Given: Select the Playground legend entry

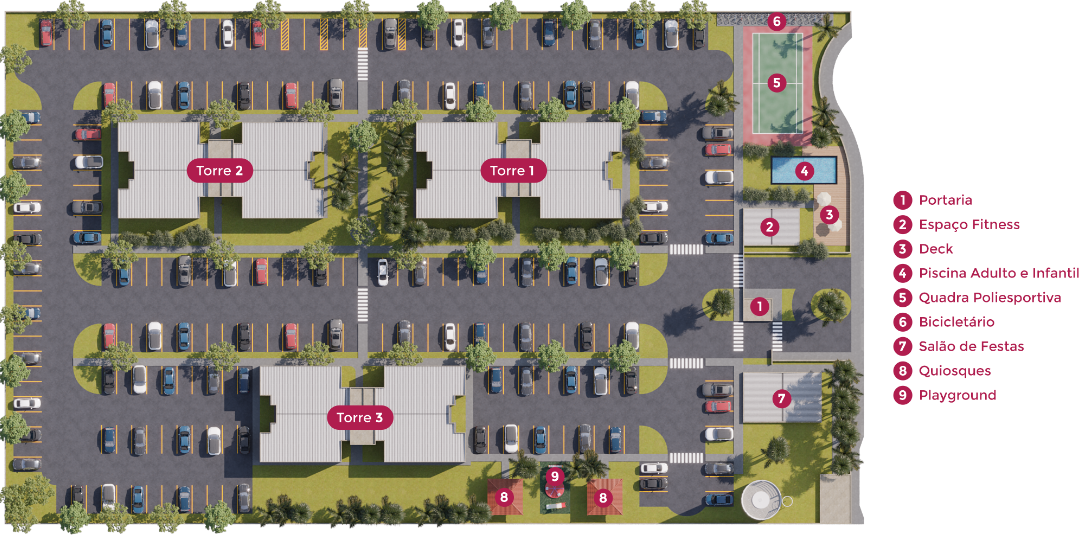Looking at the screenshot, I should click(x=957, y=395).
